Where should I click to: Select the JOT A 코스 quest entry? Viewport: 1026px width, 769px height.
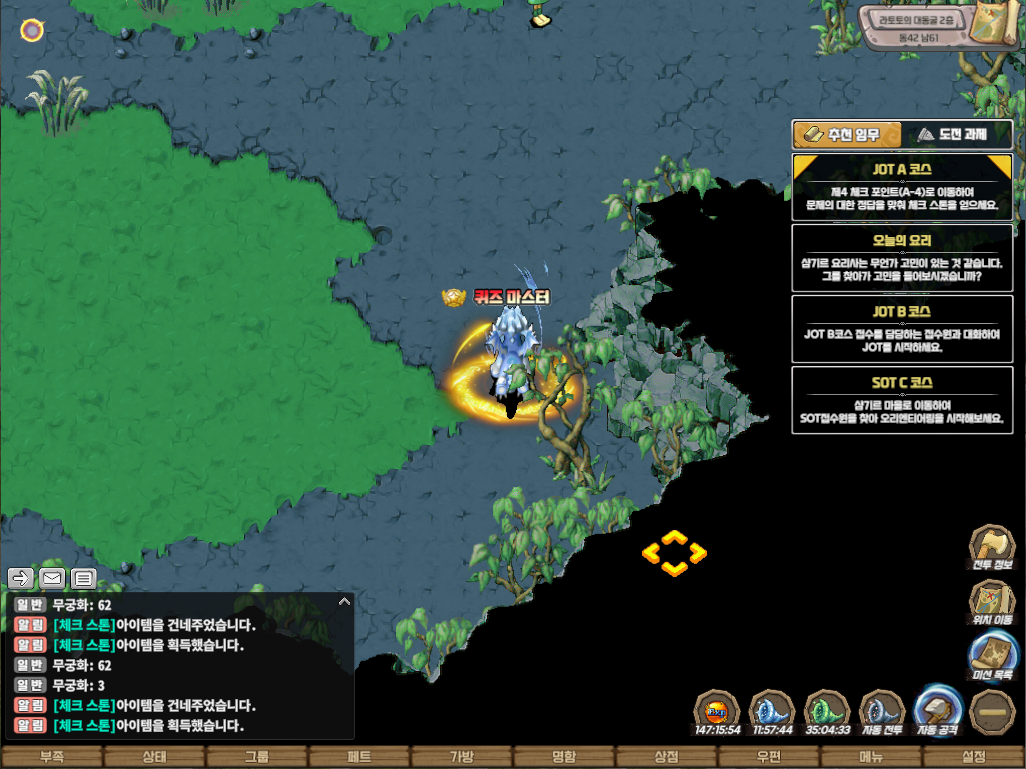click(x=902, y=186)
